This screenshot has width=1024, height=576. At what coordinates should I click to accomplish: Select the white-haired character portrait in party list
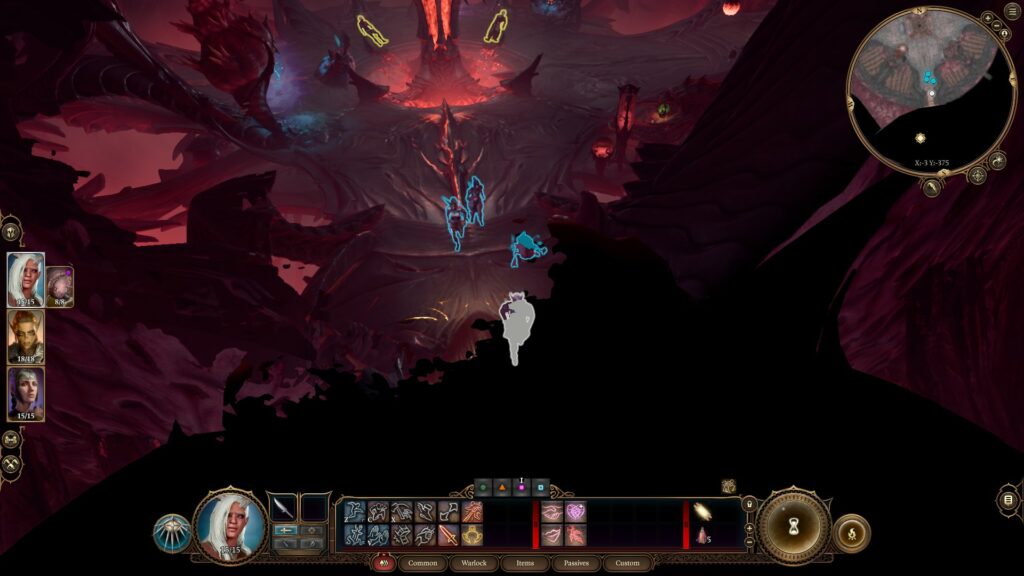click(25, 279)
